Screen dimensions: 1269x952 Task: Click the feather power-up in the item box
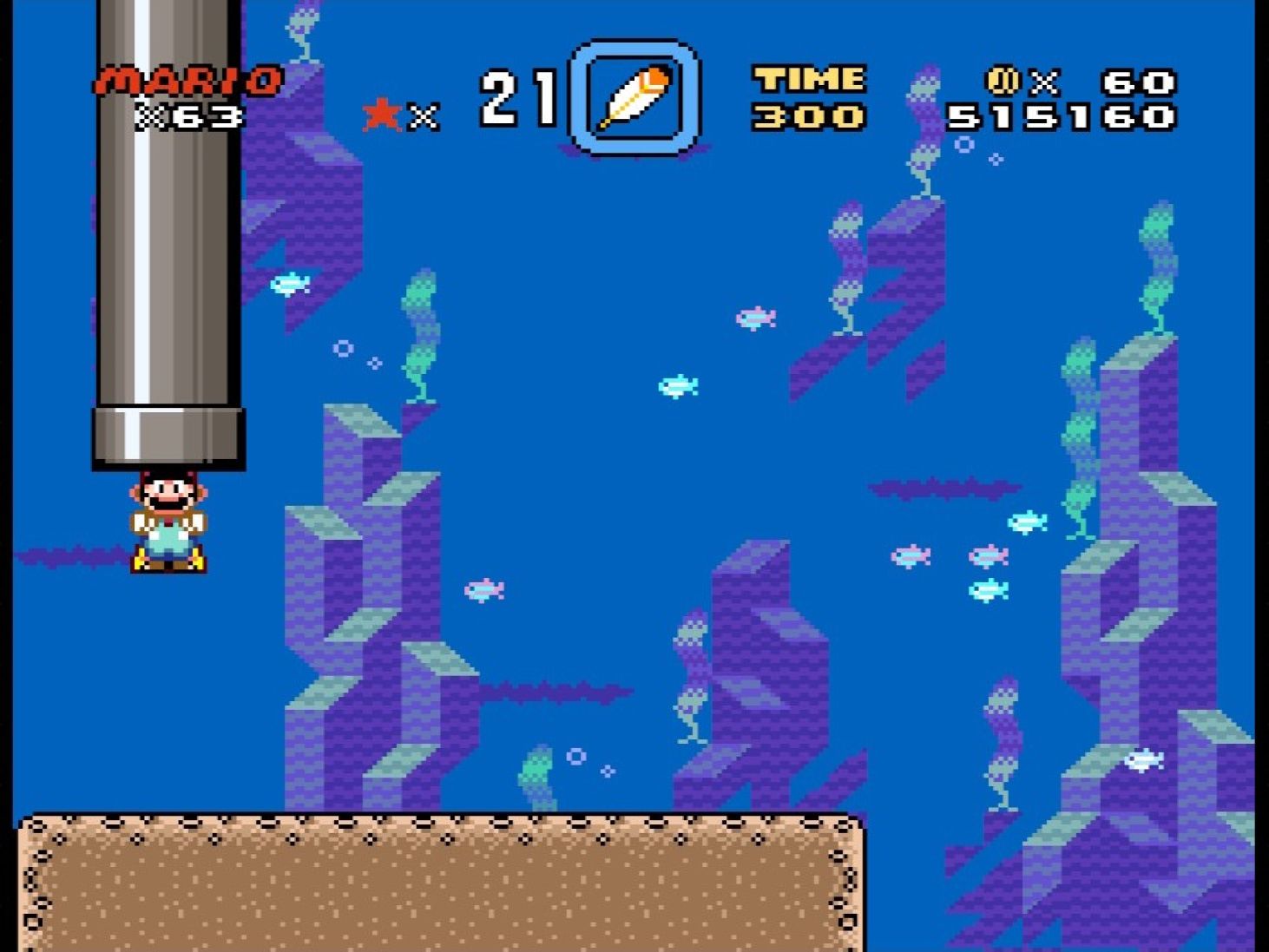(634, 96)
